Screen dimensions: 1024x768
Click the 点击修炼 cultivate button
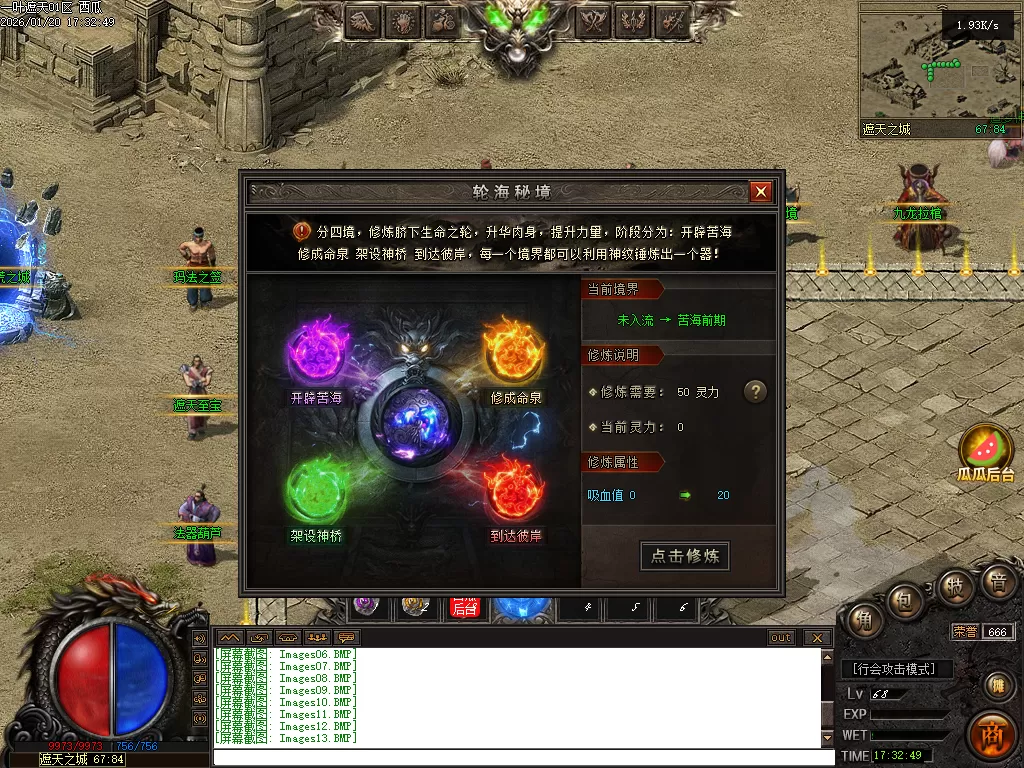pyautogui.click(x=685, y=556)
